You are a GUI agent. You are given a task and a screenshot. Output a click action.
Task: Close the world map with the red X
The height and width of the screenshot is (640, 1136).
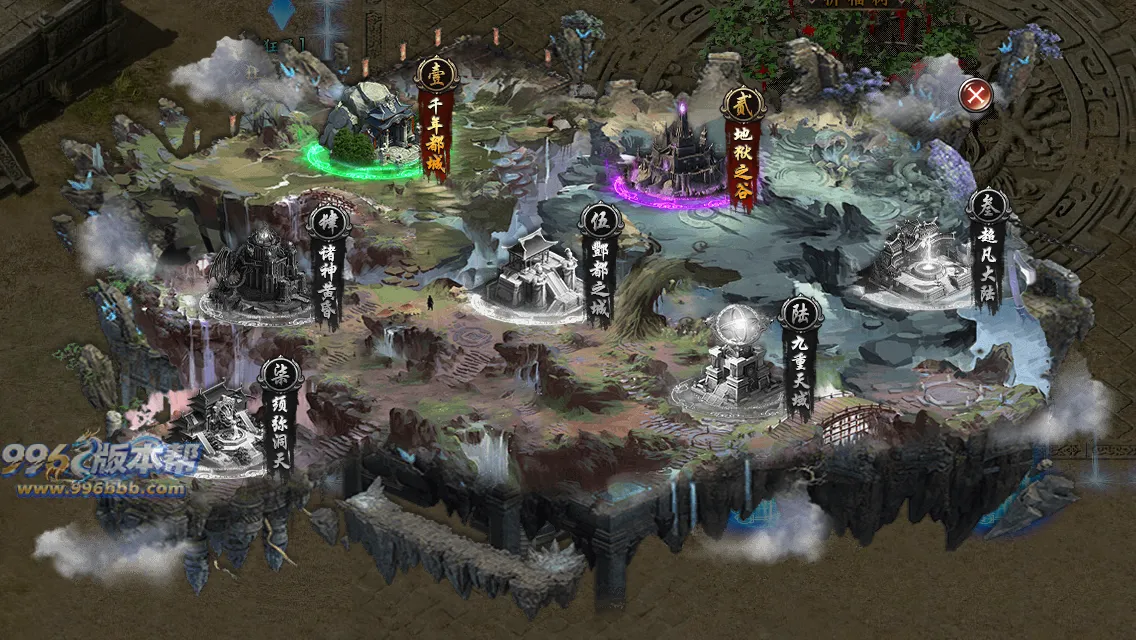[x=975, y=95]
